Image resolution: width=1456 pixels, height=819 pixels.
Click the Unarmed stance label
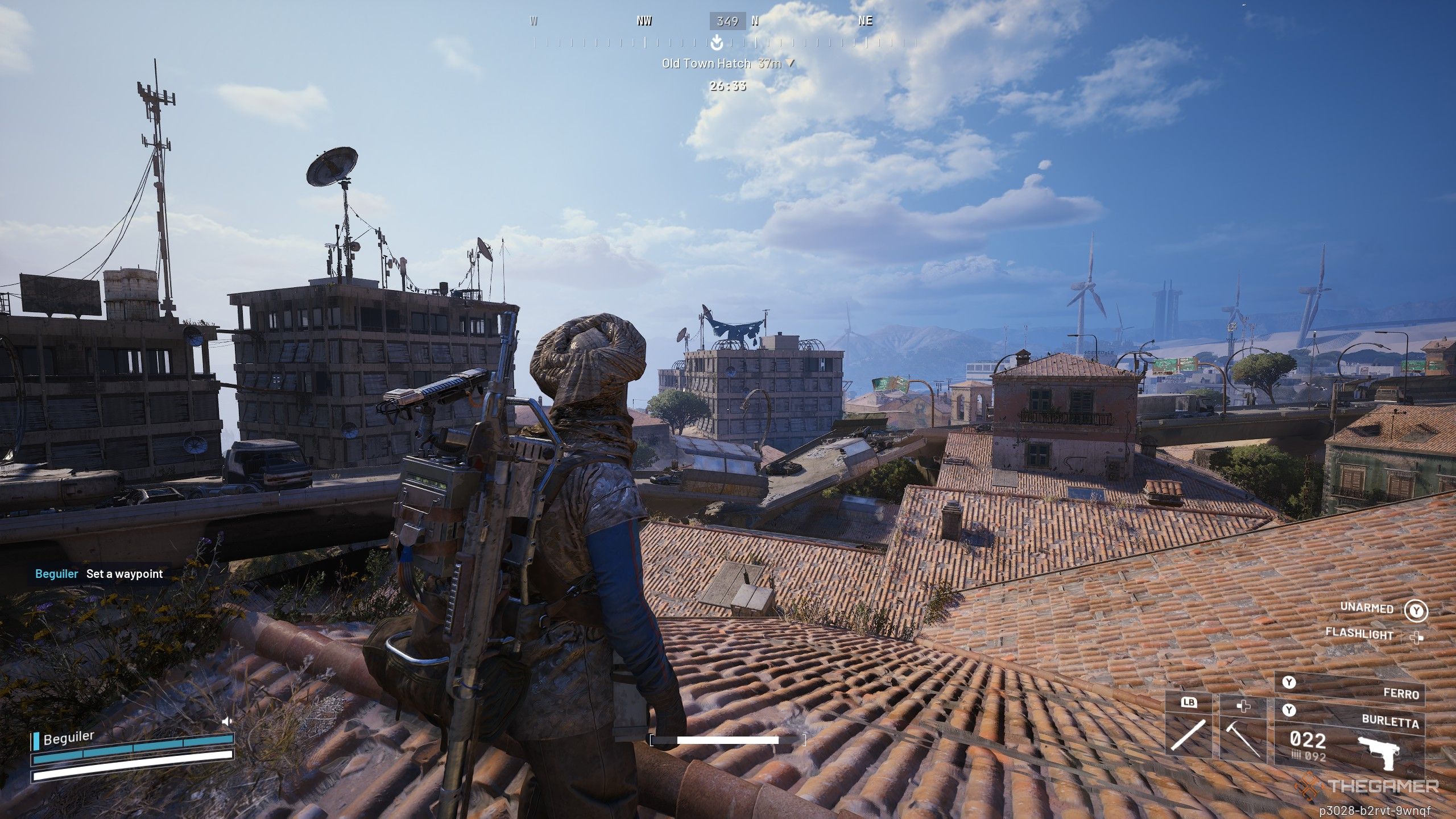click(1367, 607)
